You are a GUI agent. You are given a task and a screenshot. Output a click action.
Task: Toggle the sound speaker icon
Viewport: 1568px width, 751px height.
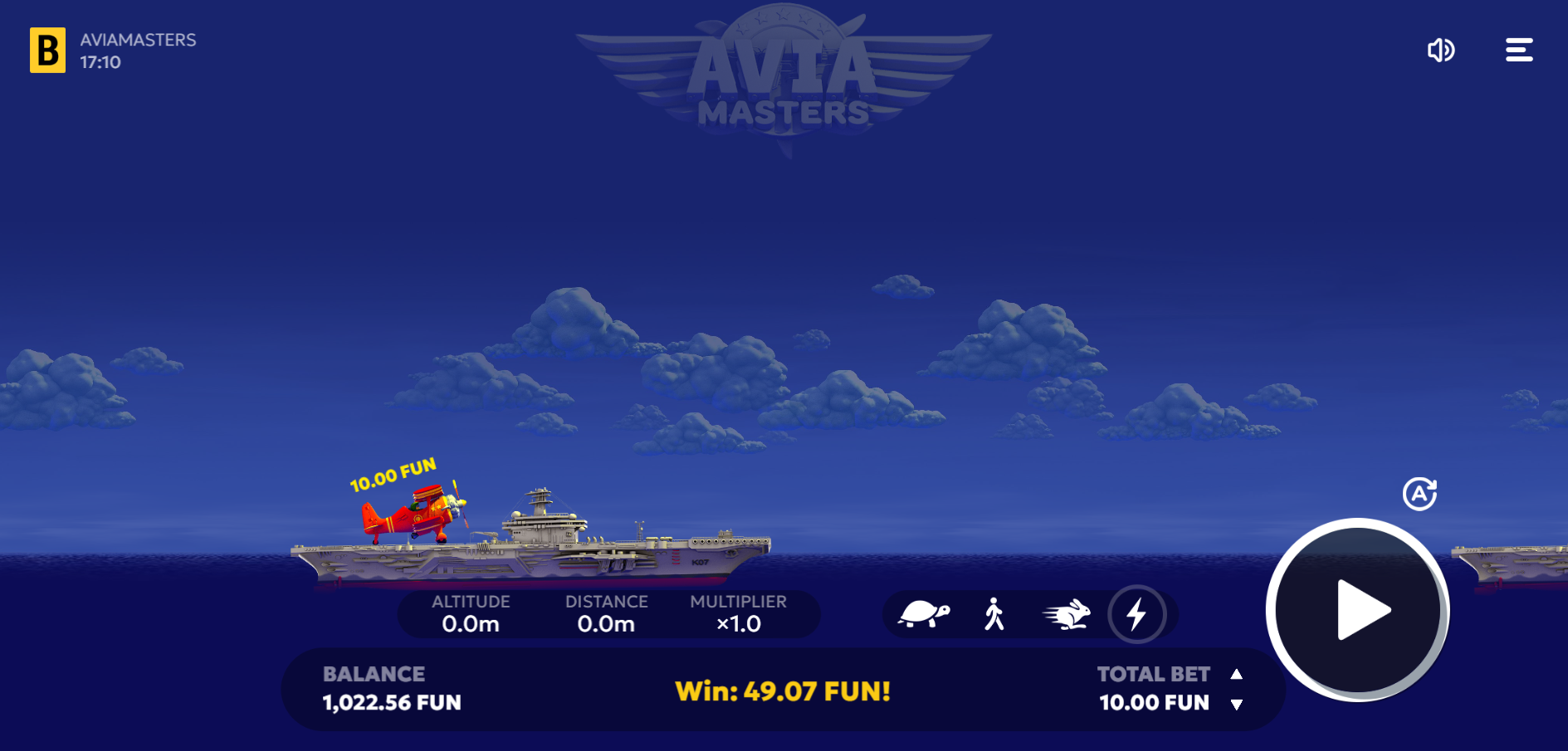1441,51
